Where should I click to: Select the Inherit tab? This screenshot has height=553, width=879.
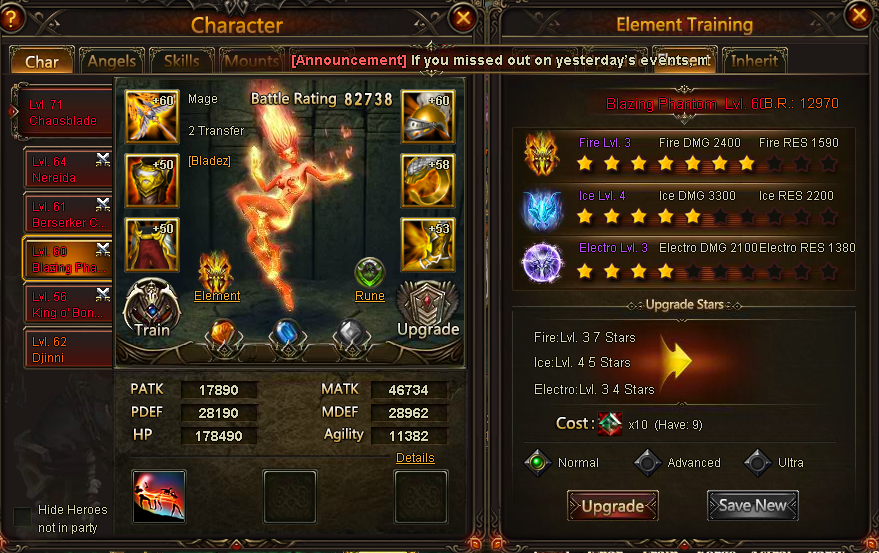click(754, 61)
